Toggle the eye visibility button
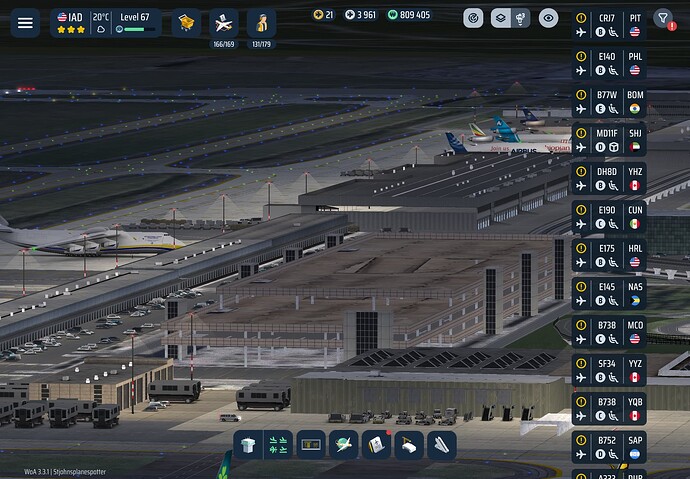Image resolution: width=690 pixels, height=479 pixels. point(548,18)
